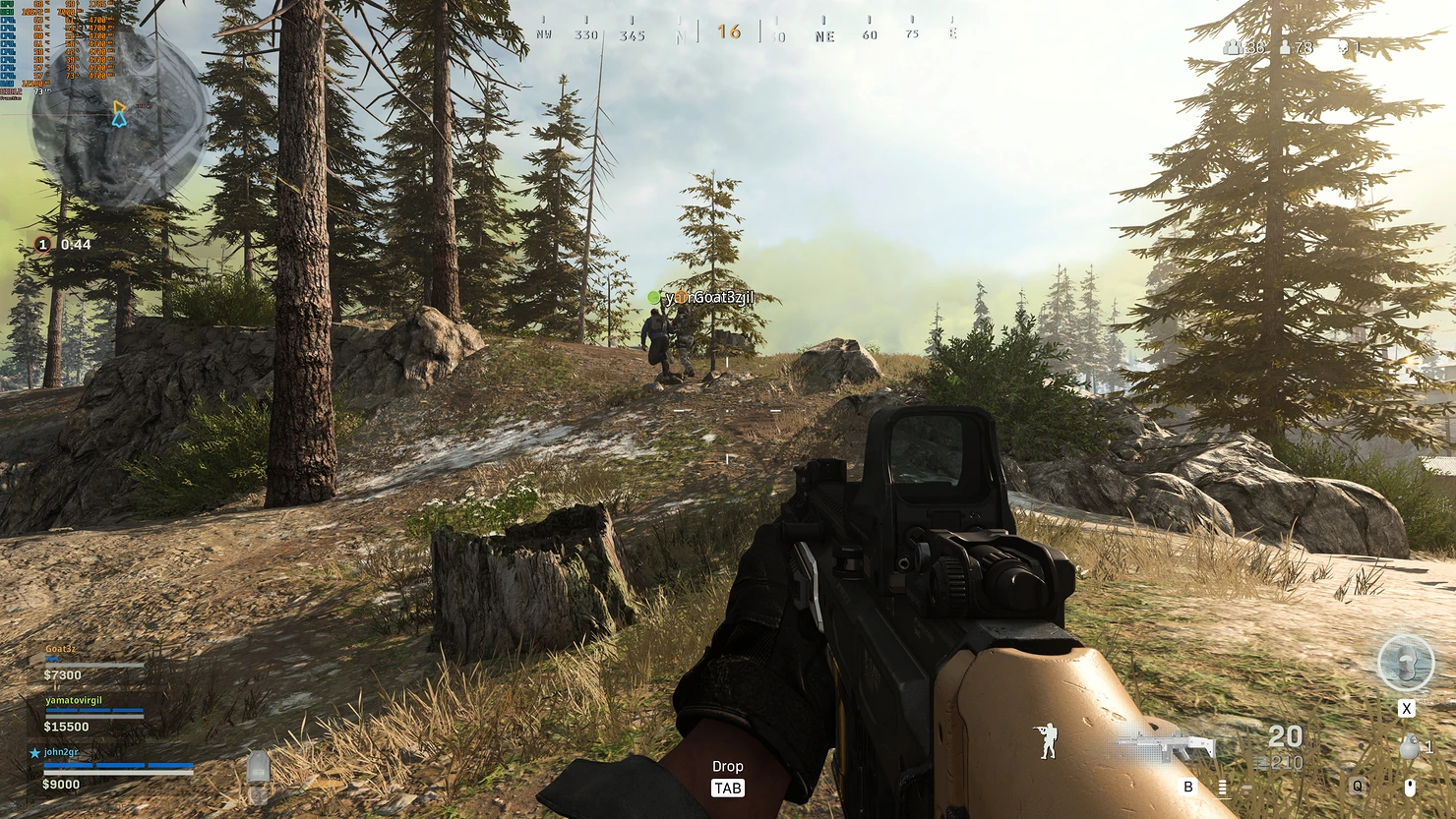The height and width of the screenshot is (819, 1456).
Task: Select john2gr's row in the squad list
Action: (61, 753)
